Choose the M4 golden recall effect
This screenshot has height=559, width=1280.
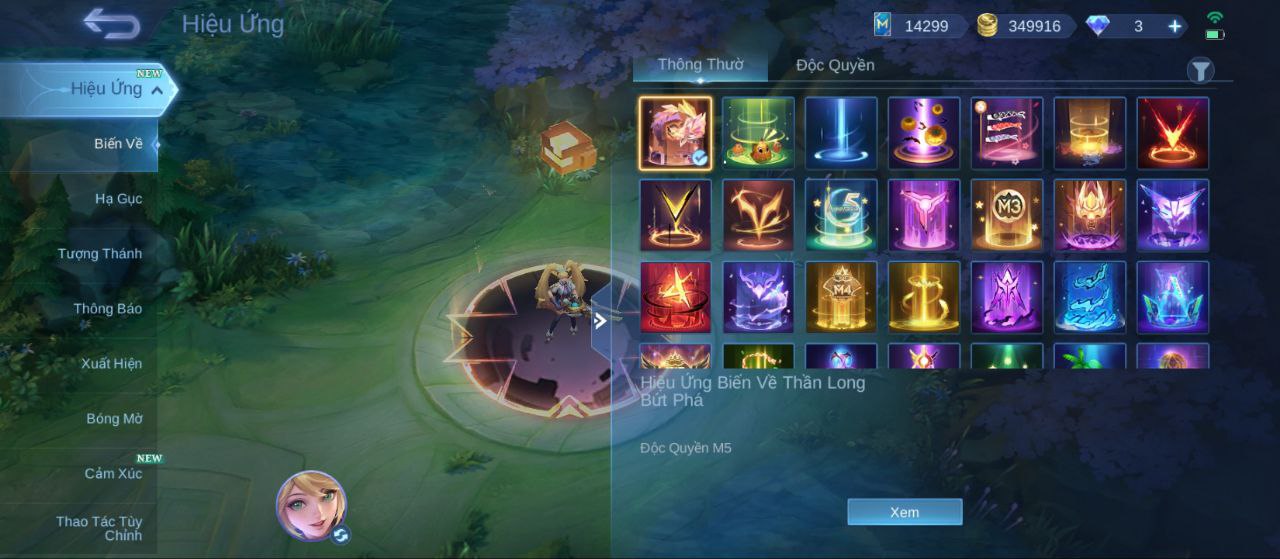pos(841,297)
